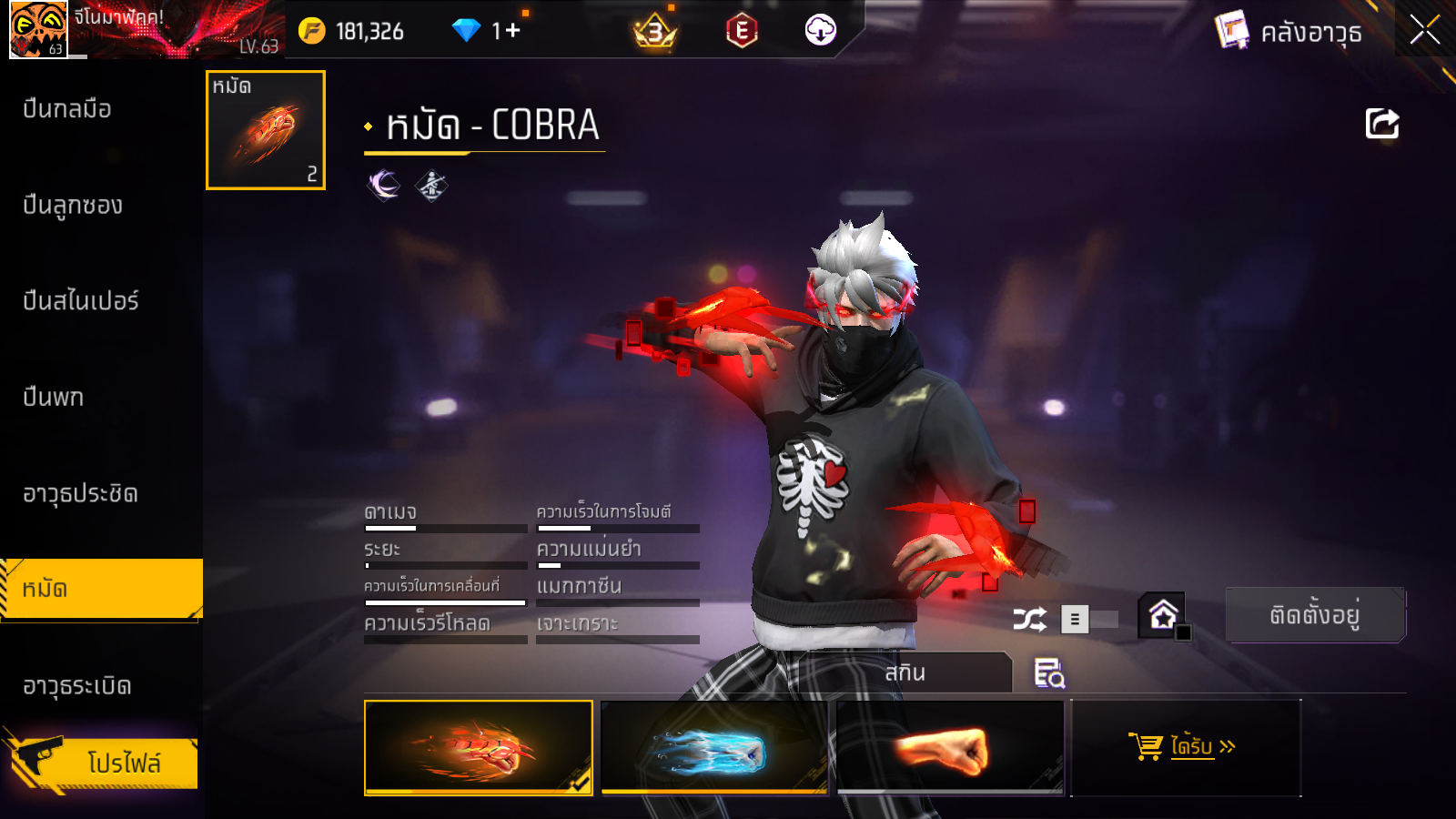Open the คลังอาวุธ weapon vault
Viewport: 1456px width, 819px height.
pos(1289,32)
